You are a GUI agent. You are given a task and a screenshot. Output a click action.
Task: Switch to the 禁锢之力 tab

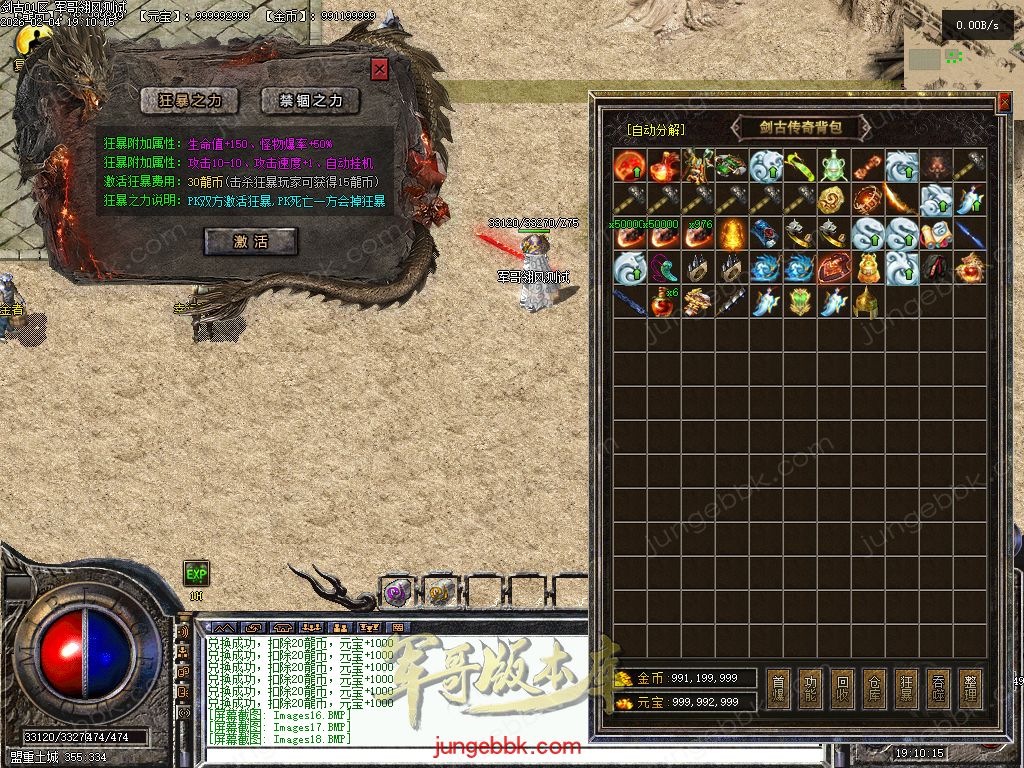[x=310, y=100]
